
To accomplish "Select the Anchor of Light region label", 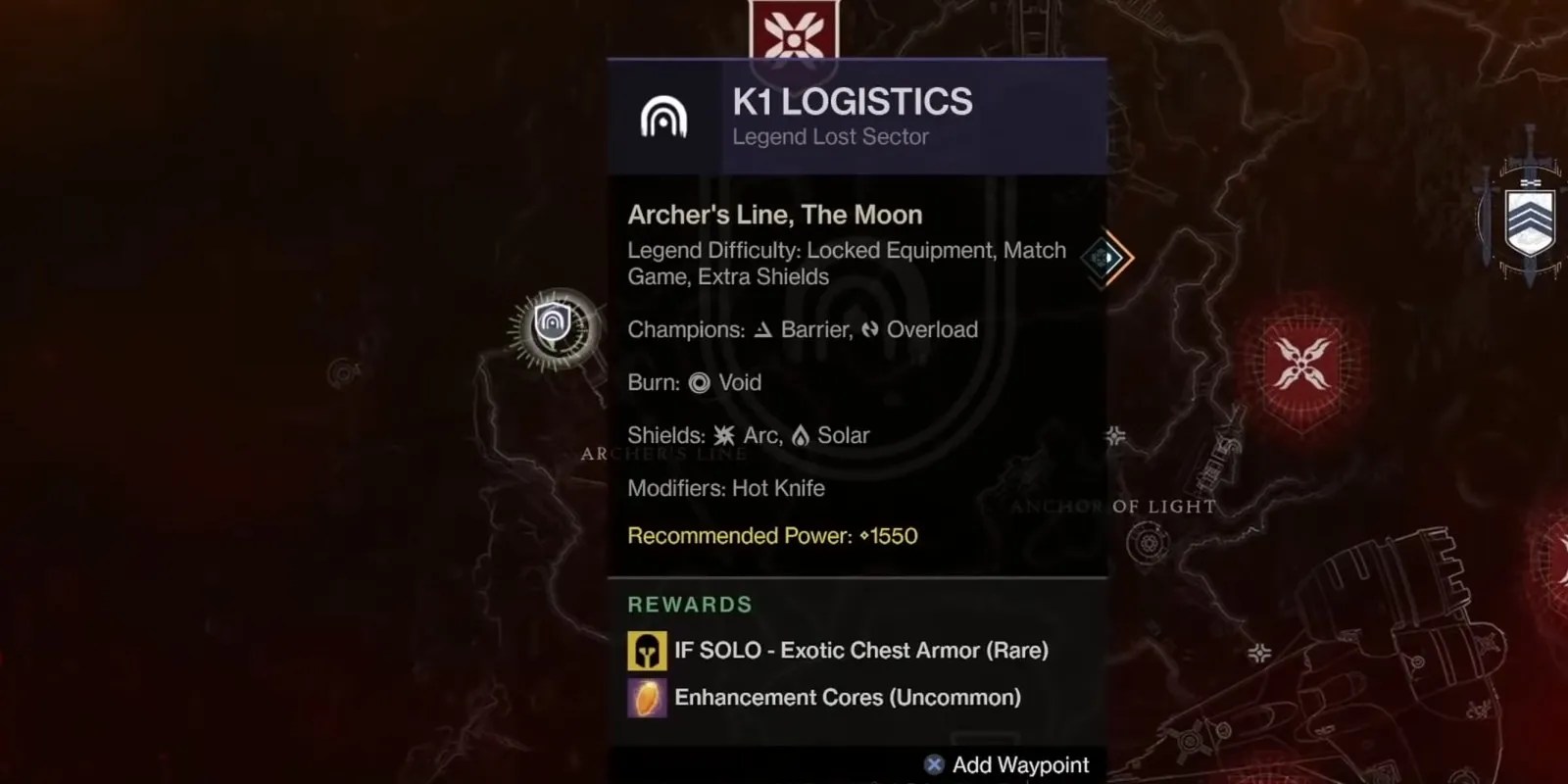I will [x=1112, y=507].
